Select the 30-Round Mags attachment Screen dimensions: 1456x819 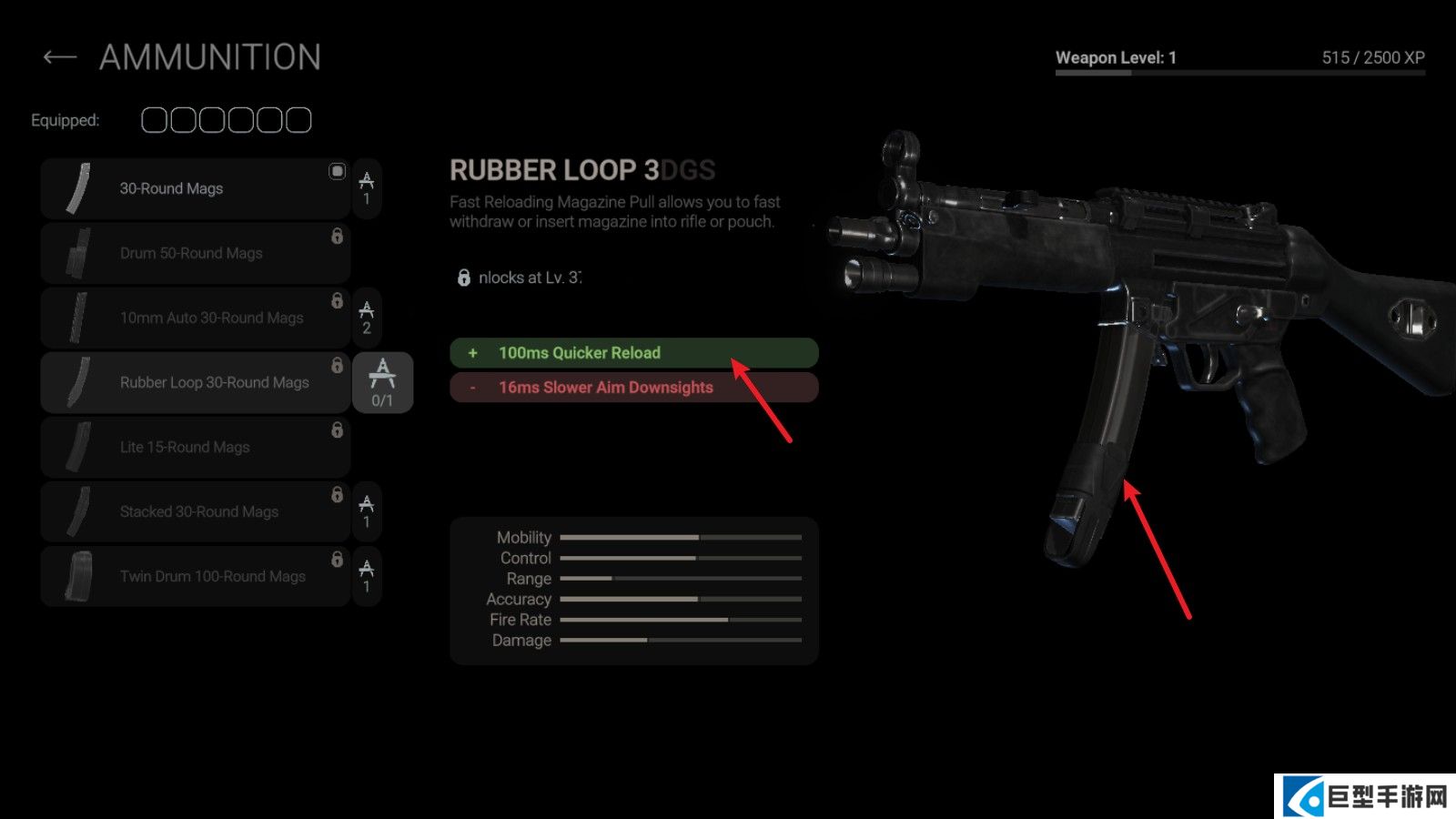tap(195, 188)
